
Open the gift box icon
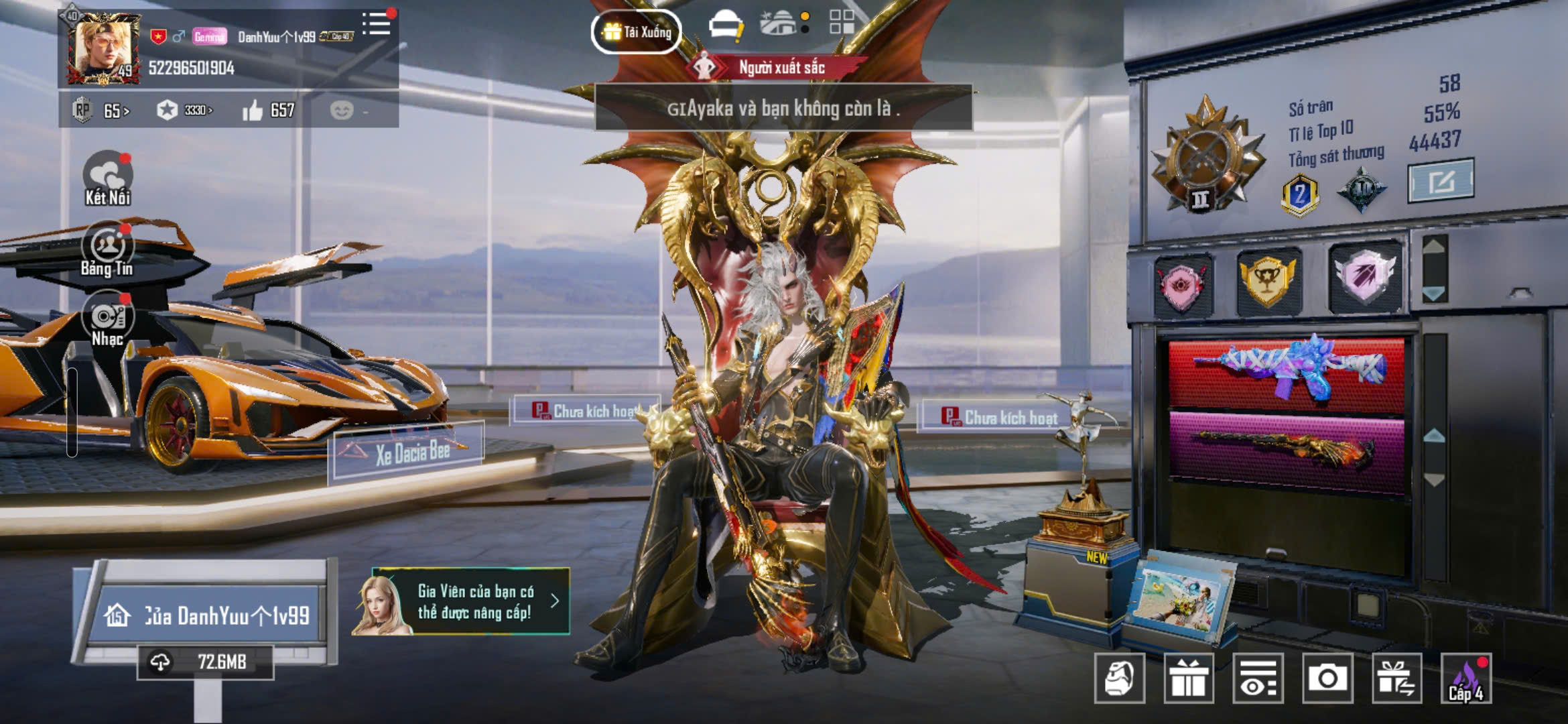1188,678
